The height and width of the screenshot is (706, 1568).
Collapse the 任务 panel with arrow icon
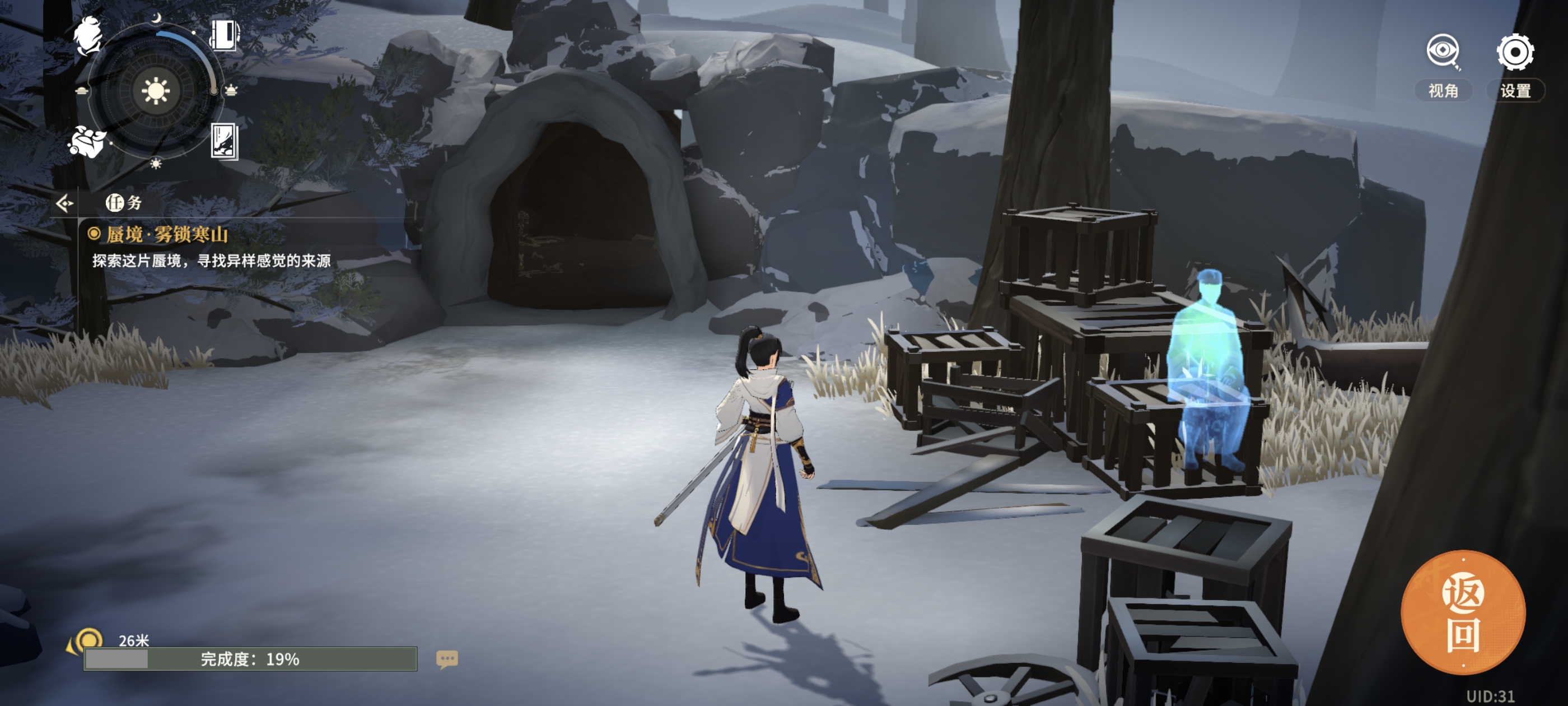click(64, 203)
